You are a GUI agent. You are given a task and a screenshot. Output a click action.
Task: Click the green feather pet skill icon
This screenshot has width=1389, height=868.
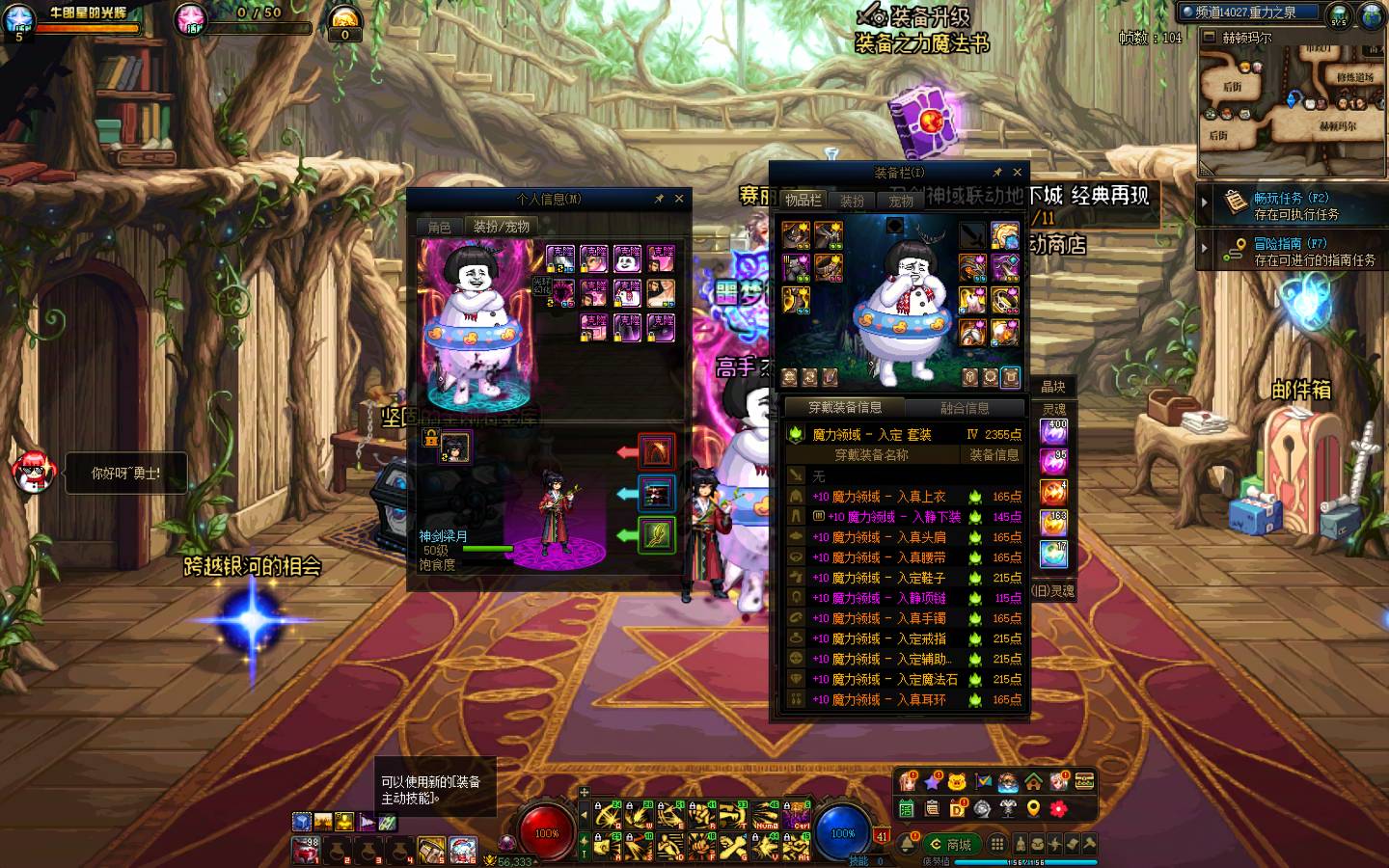coord(657,534)
